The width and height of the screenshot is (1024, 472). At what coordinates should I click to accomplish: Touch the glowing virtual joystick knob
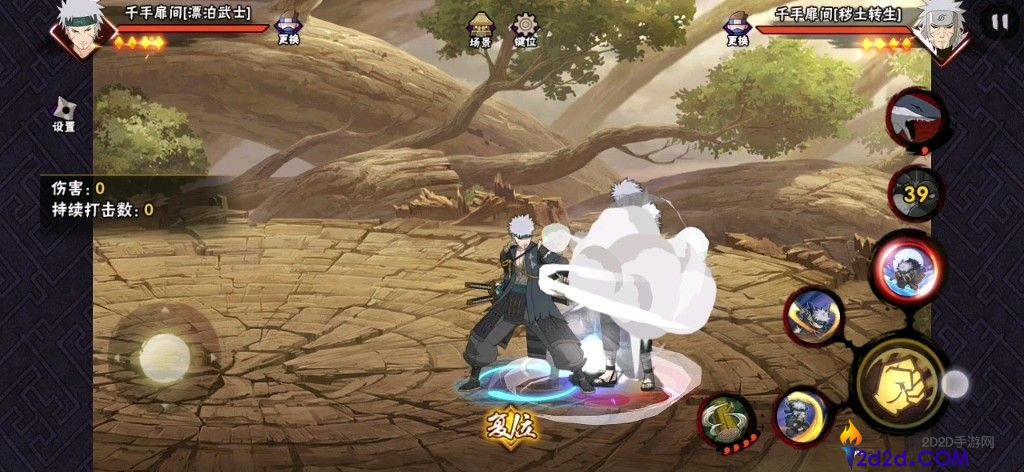pos(163,356)
